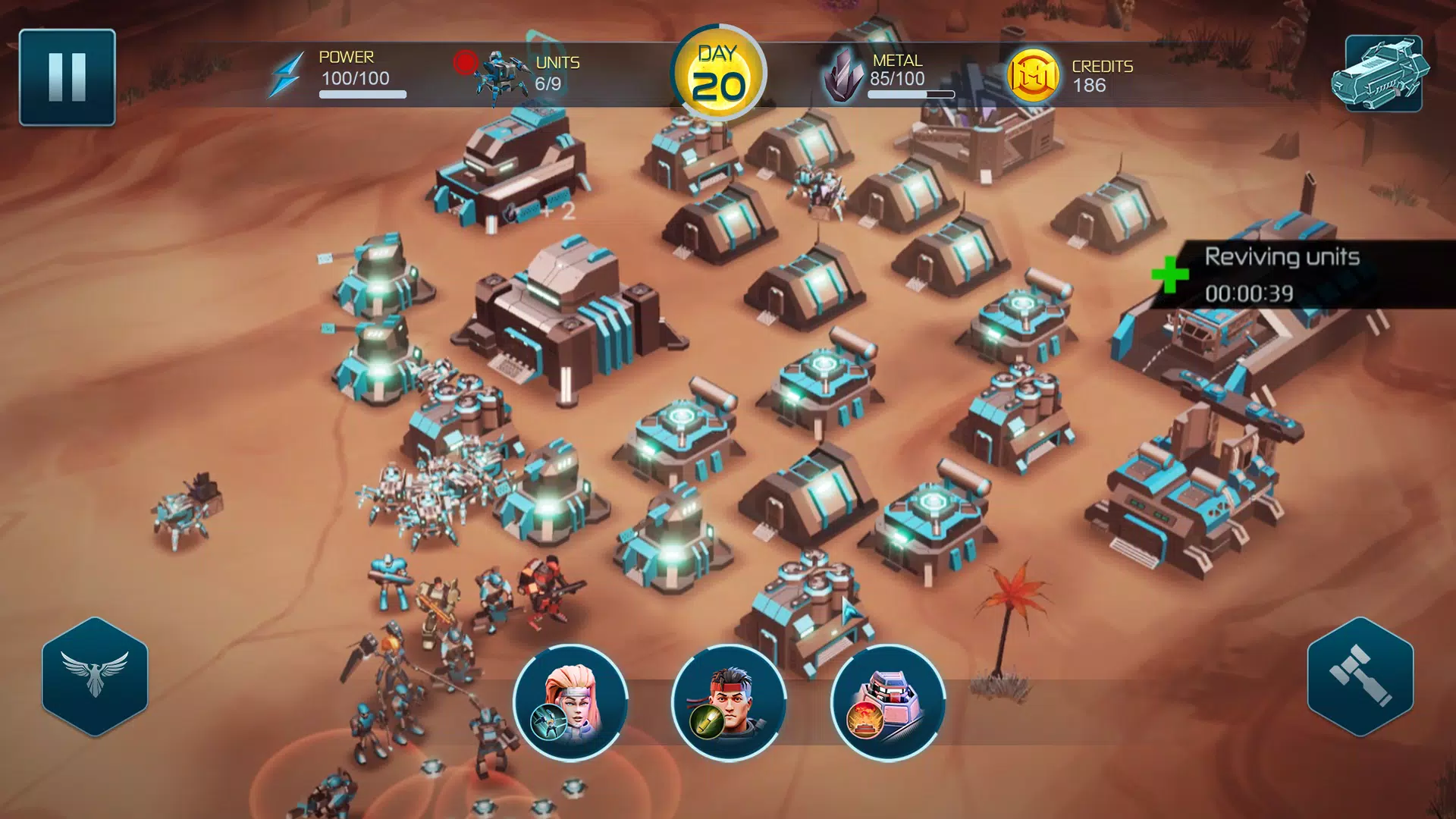Screen dimensions: 1456x819
Task: Select the male hero with grenade ability
Action: [728, 704]
